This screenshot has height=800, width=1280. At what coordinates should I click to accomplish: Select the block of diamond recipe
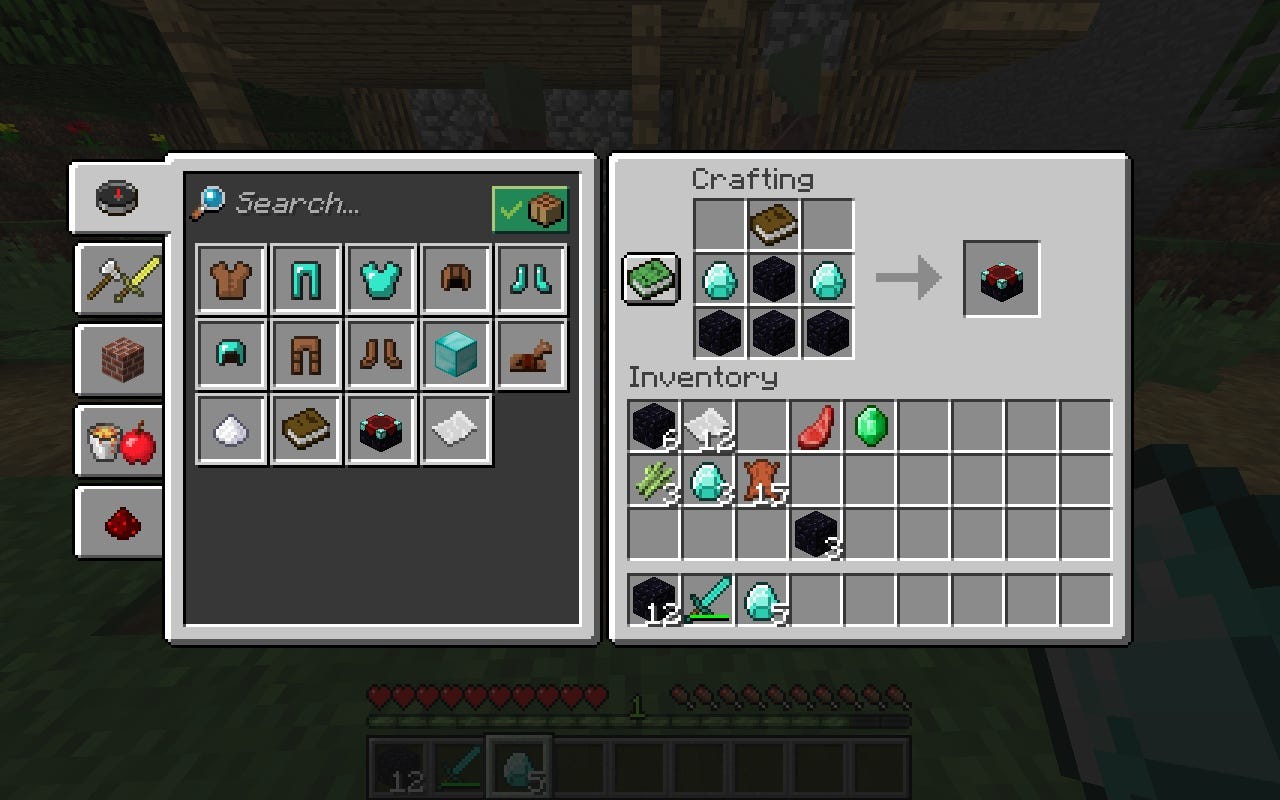456,353
